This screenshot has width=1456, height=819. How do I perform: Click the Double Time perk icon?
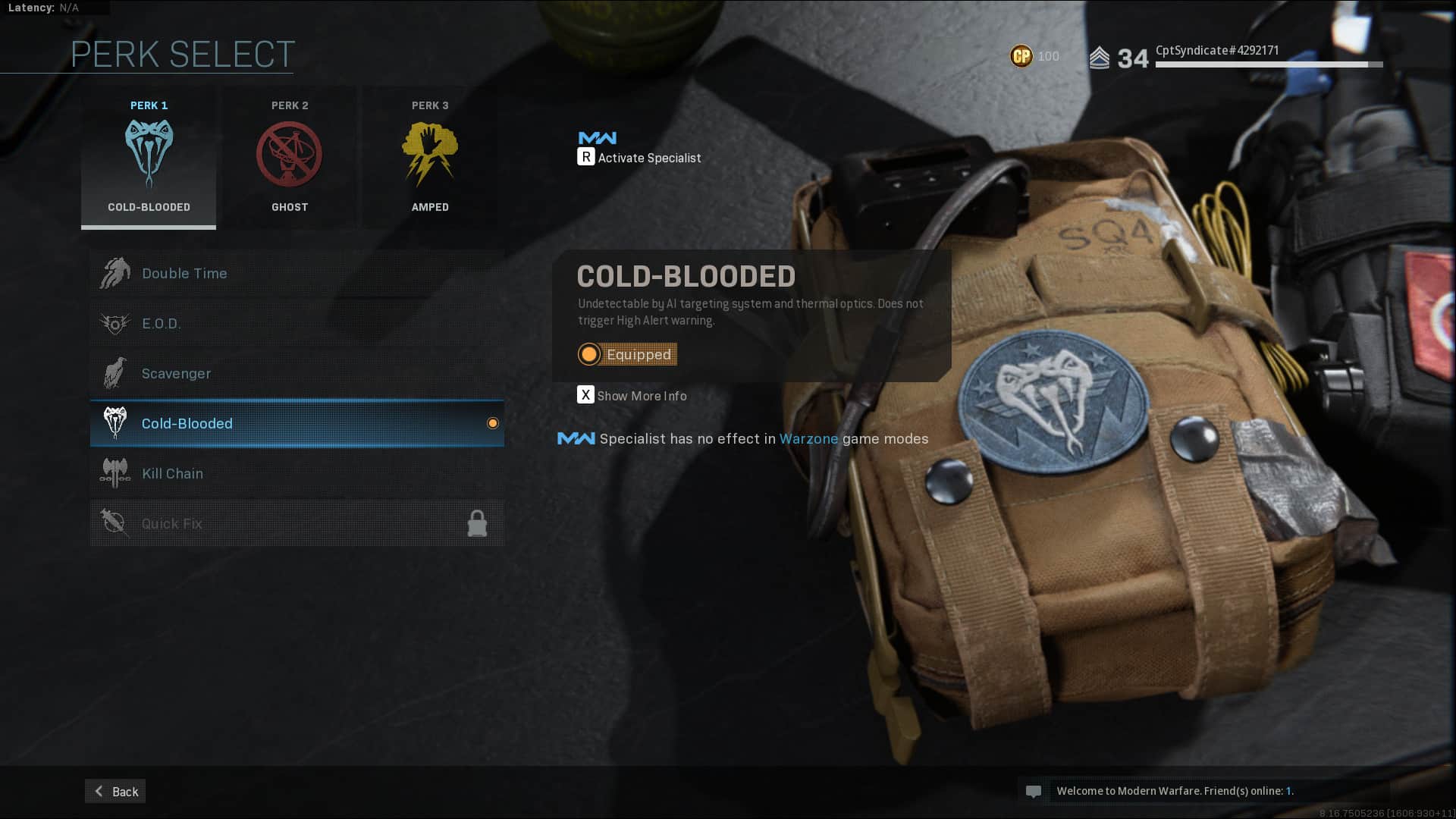click(x=115, y=272)
